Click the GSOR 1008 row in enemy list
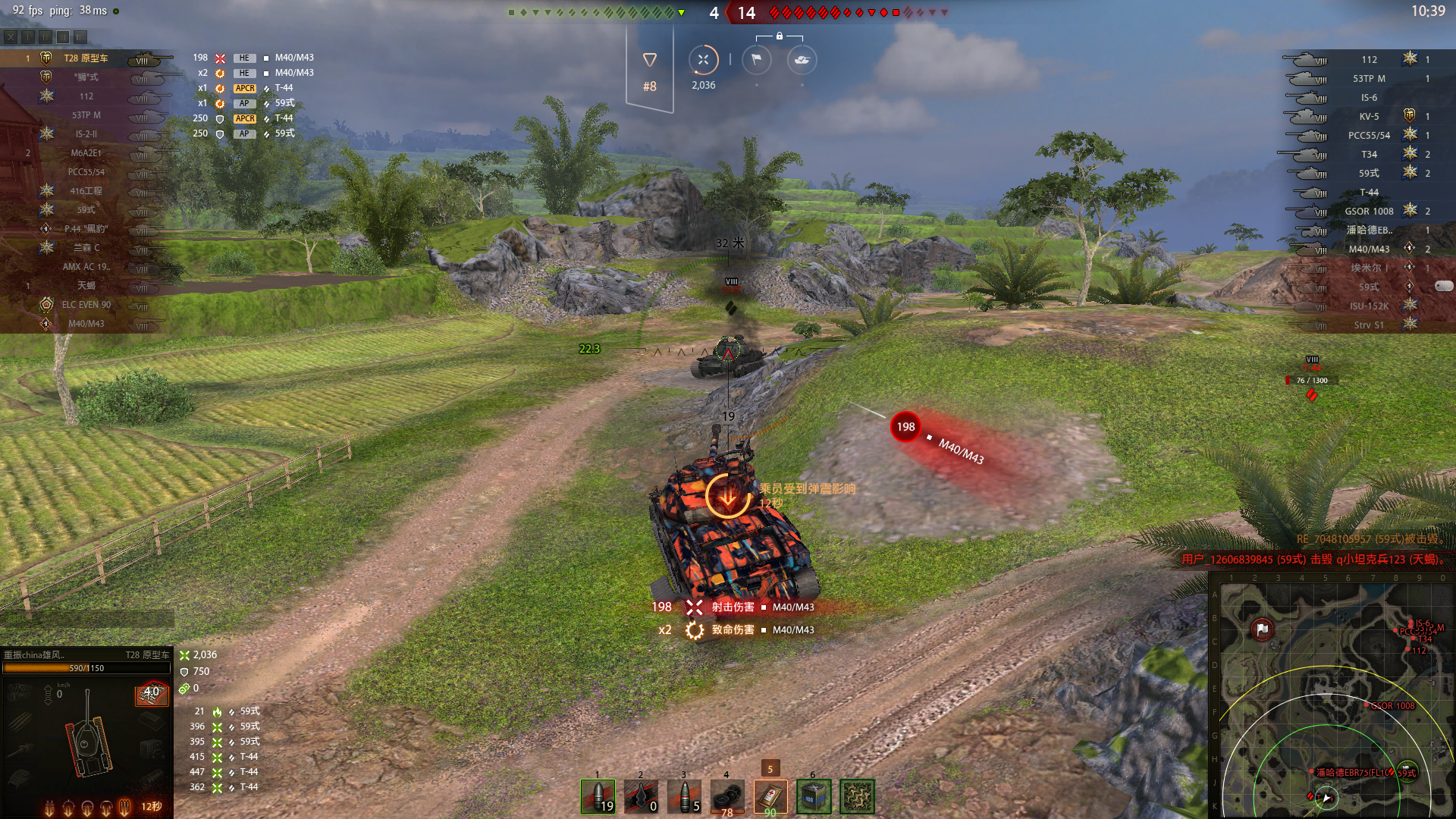 1368,212
